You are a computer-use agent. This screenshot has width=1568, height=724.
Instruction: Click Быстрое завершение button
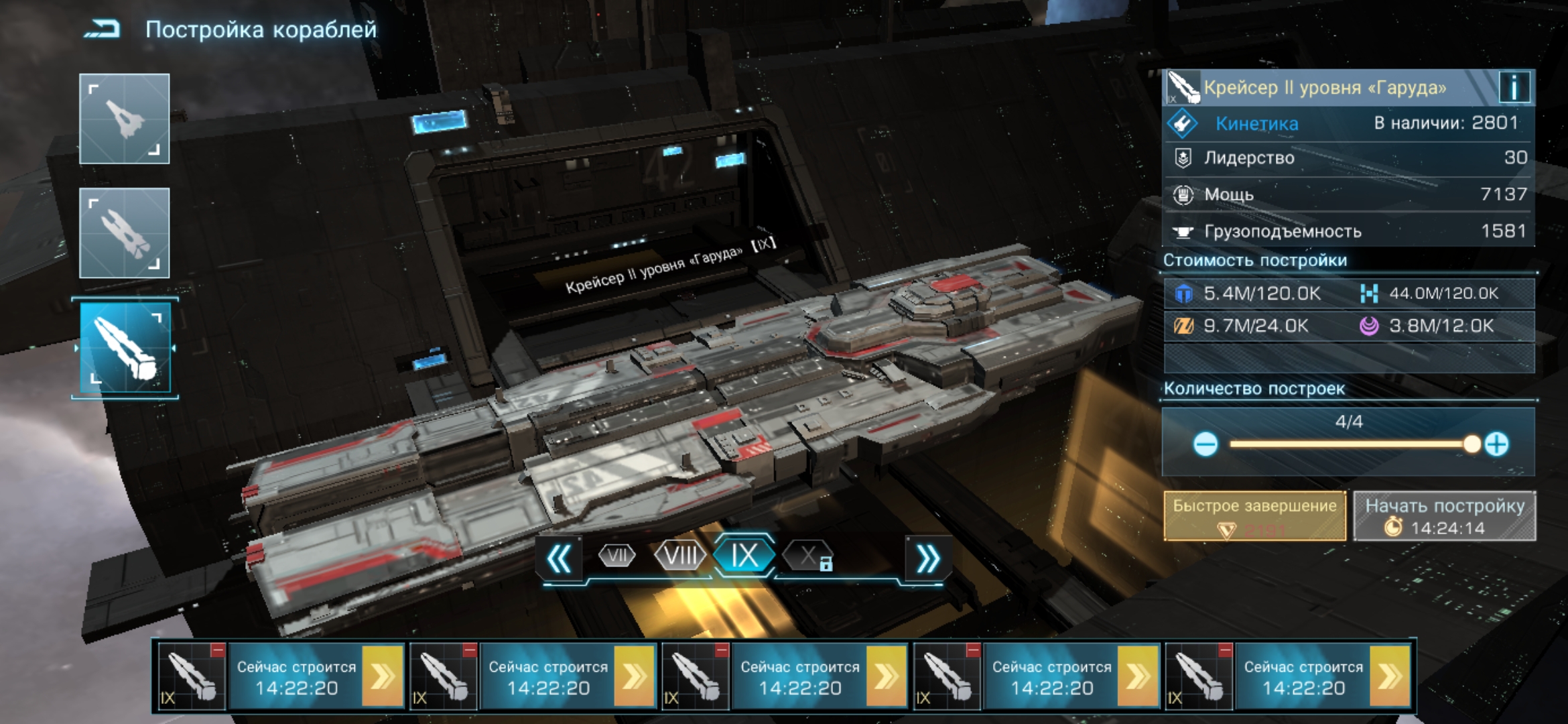[1254, 516]
